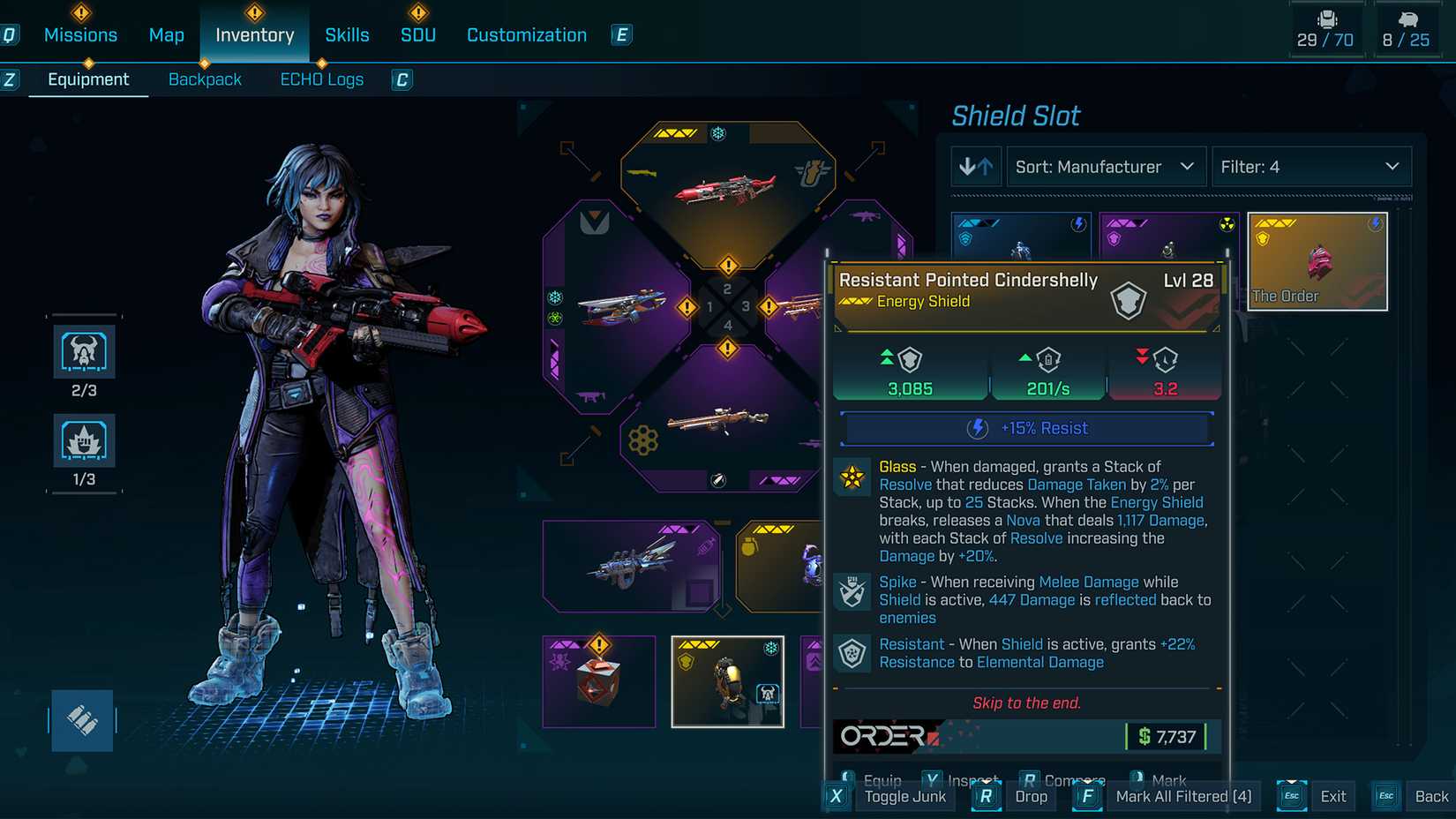Viewport: 1456px width, 819px height.
Task: Click the Mark All Filtered button
Action: (x=1183, y=795)
